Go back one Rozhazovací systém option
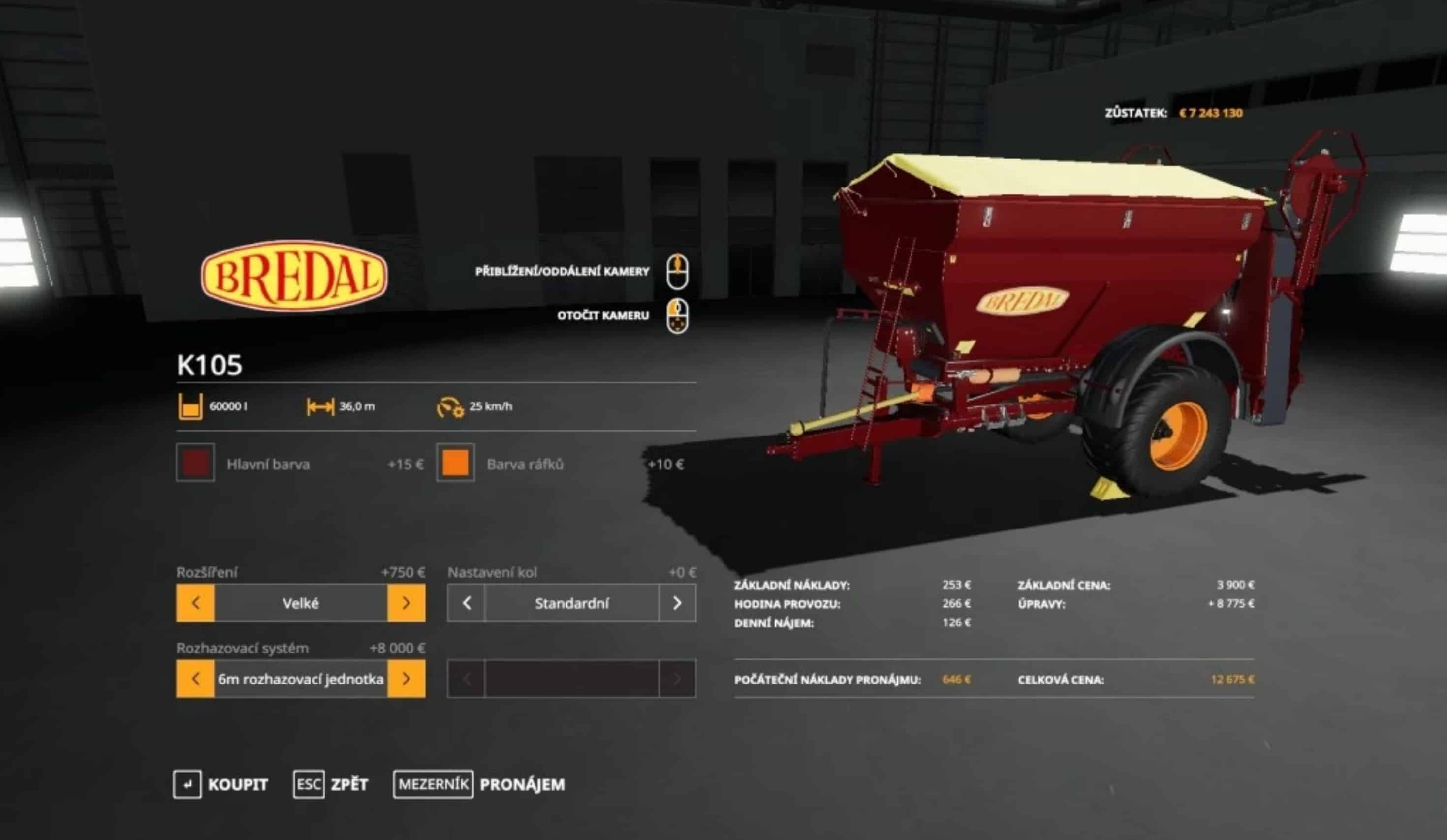This screenshot has width=1447, height=840. click(195, 679)
